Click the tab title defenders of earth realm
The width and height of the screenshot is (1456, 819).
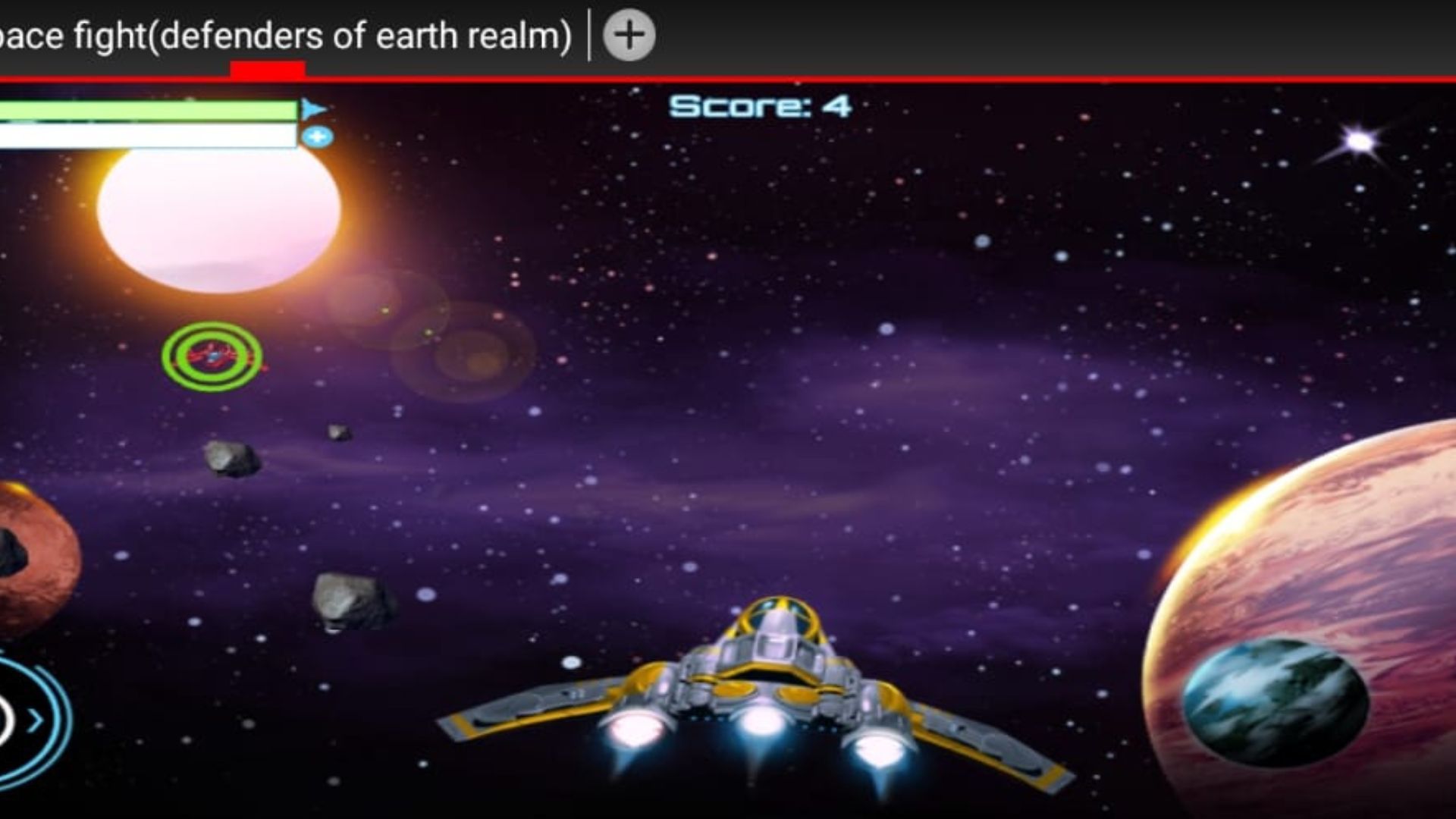[288, 34]
